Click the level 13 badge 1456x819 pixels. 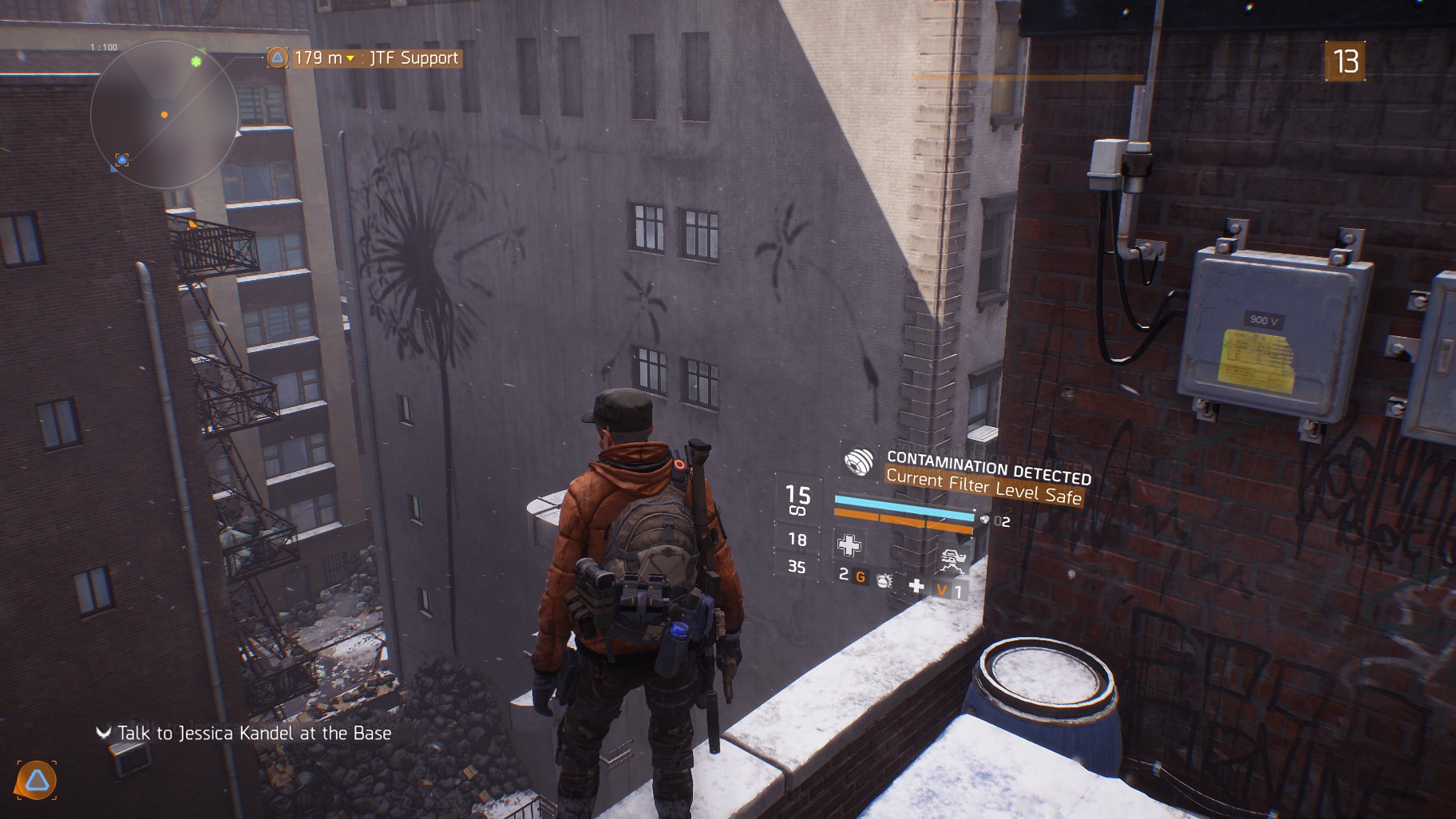(x=1345, y=61)
